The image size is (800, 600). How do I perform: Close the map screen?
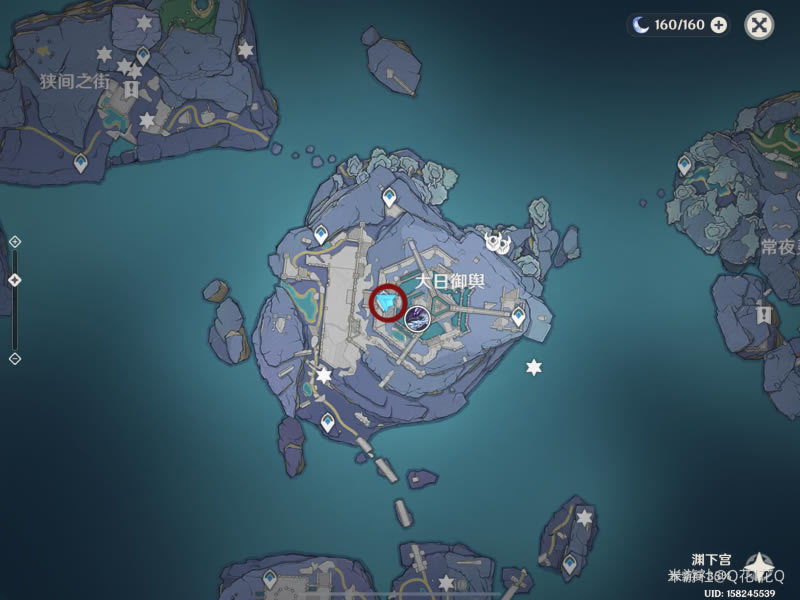pyautogui.click(x=760, y=25)
